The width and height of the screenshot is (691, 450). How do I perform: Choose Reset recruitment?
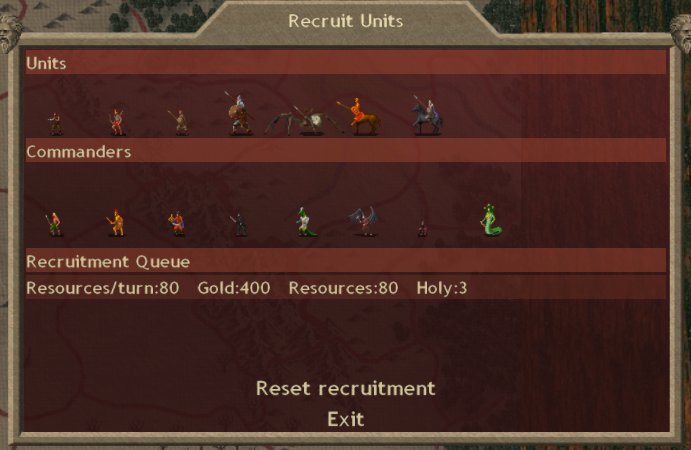345,388
